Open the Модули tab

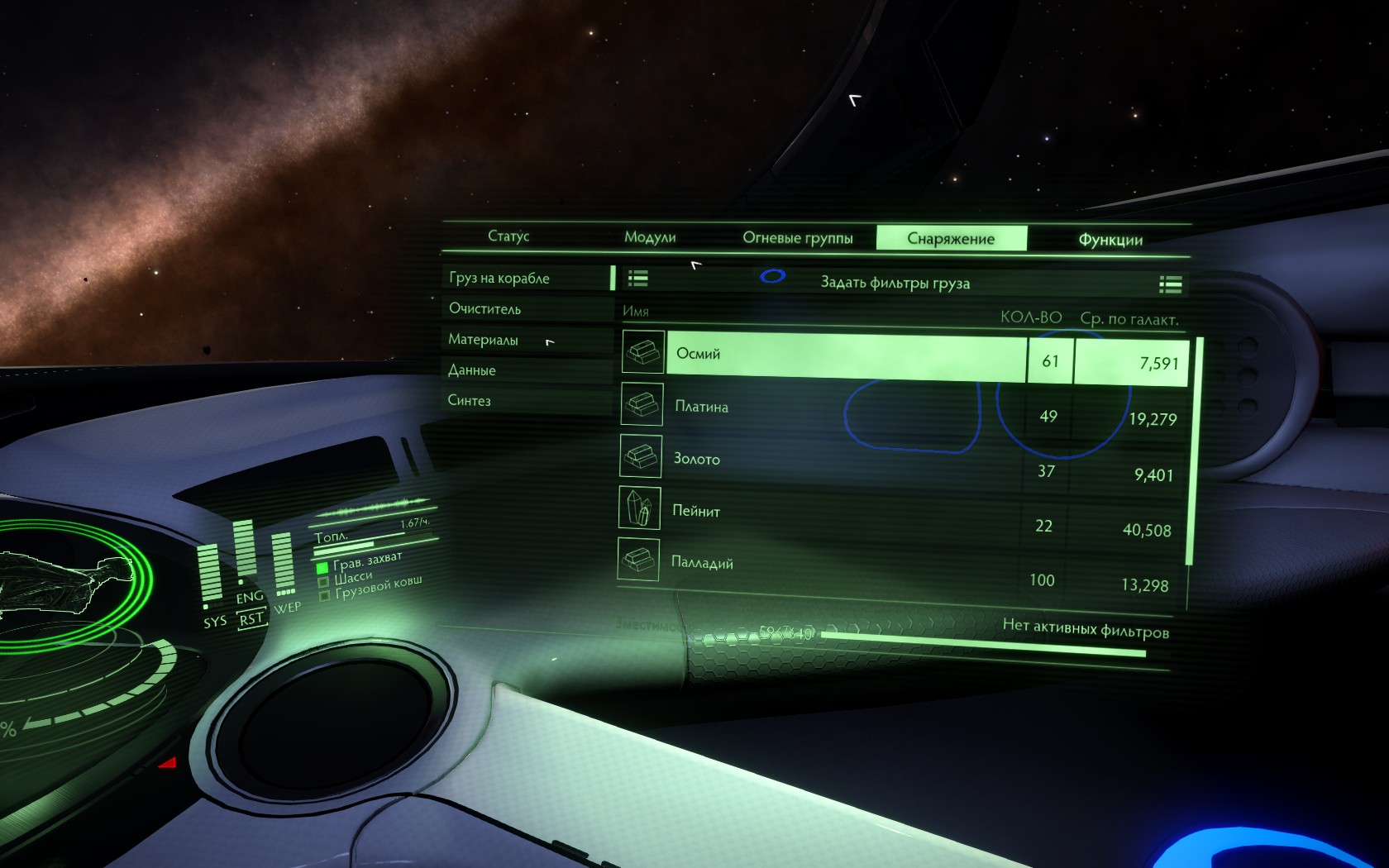click(x=650, y=237)
